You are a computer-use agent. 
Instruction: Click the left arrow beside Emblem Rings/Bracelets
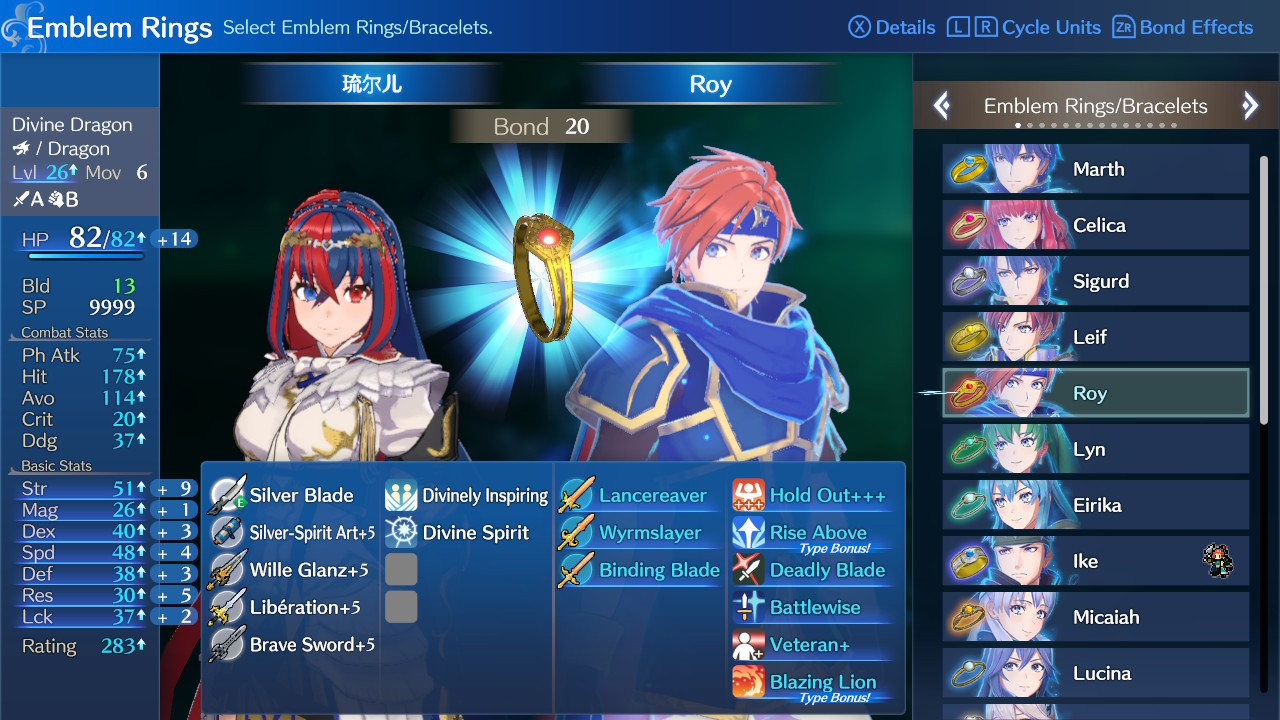pos(941,105)
